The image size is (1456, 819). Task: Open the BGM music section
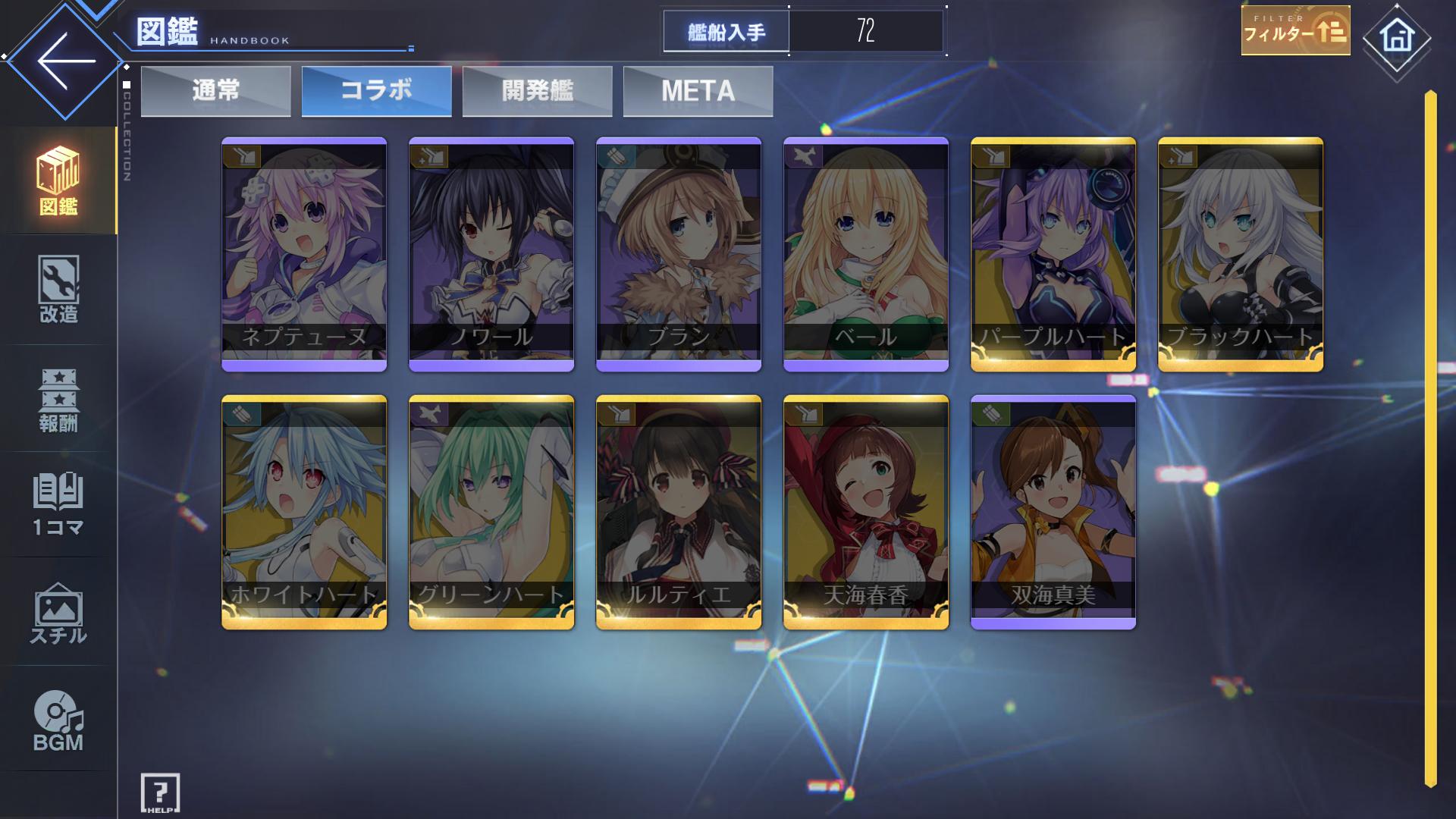click(58, 722)
